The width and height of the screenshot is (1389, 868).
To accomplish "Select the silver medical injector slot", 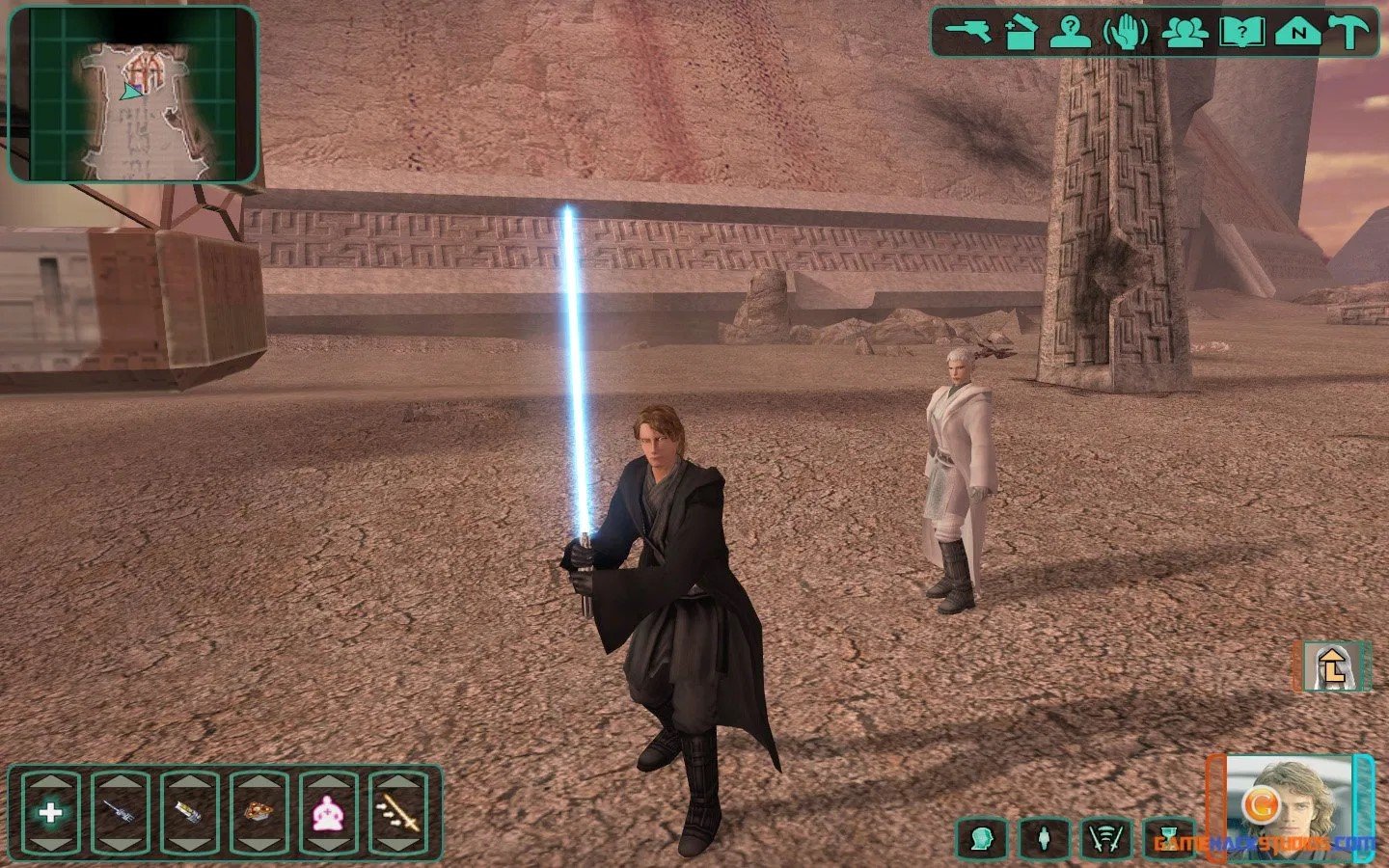I will (120, 813).
